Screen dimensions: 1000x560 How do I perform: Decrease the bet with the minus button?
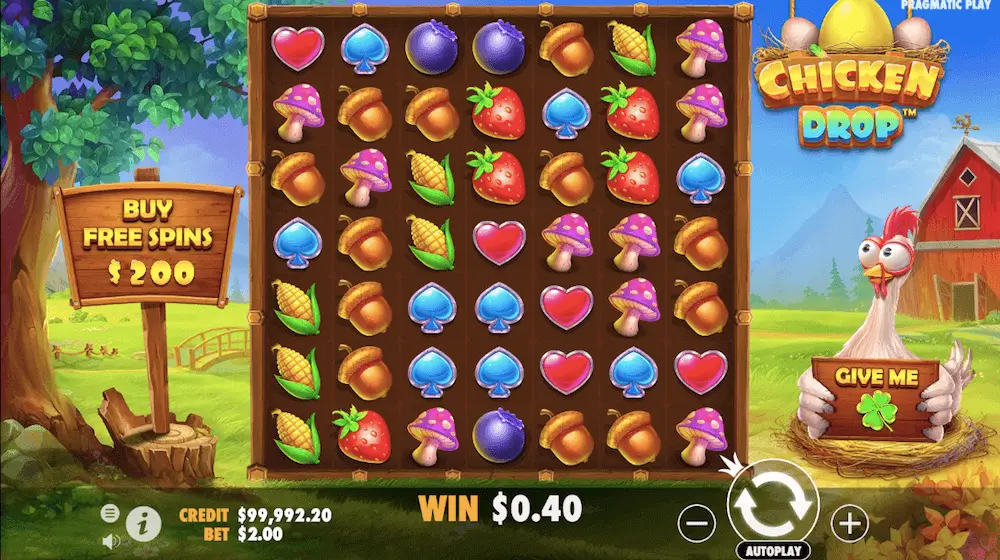tap(698, 520)
